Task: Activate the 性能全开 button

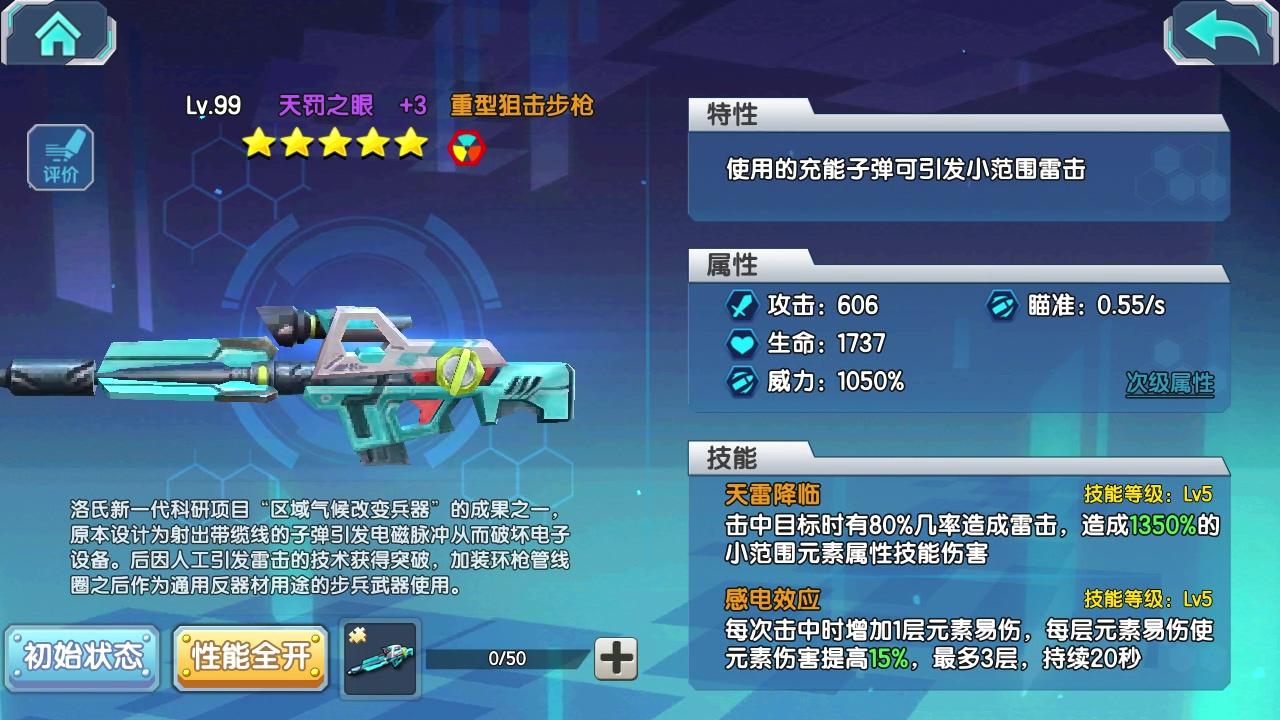Action: click(x=251, y=657)
